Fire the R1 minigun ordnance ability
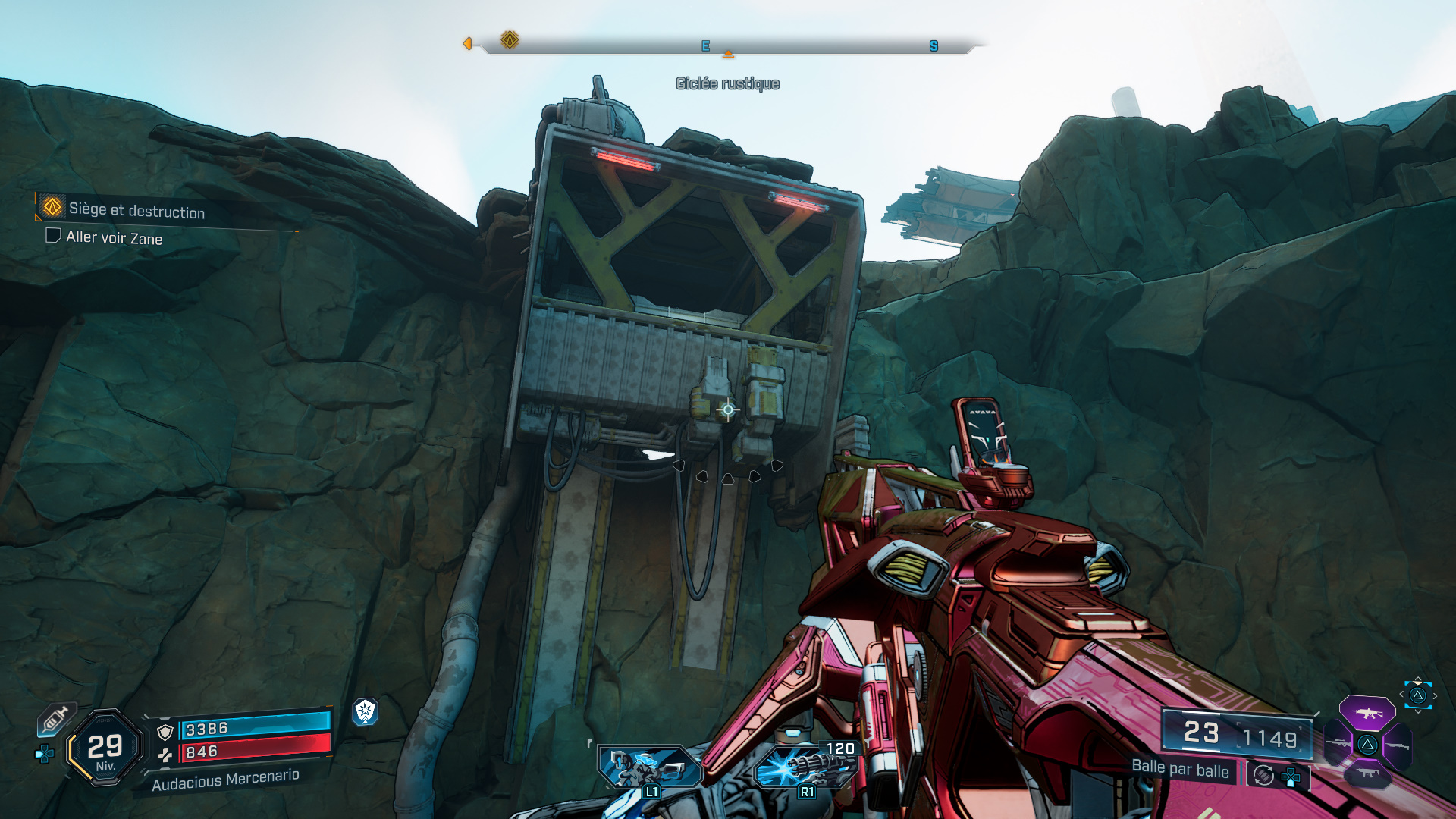This screenshot has width=1456, height=819. click(x=805, y=767)
